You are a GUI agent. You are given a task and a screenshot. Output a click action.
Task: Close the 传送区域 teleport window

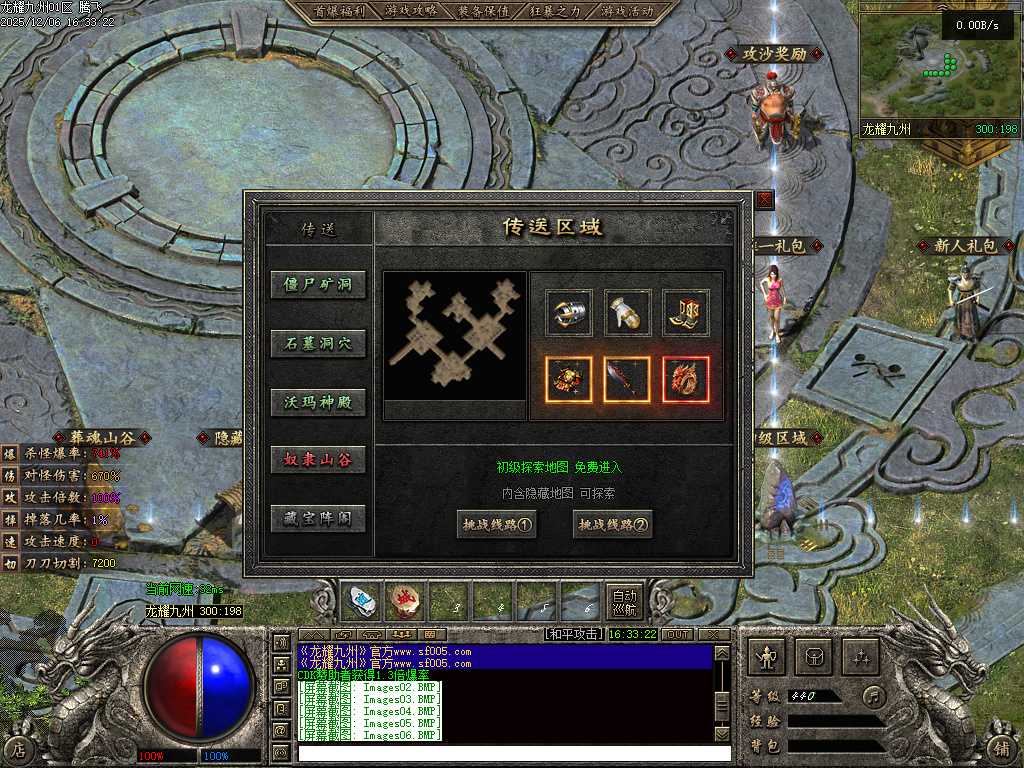click(x=764, y=199)
